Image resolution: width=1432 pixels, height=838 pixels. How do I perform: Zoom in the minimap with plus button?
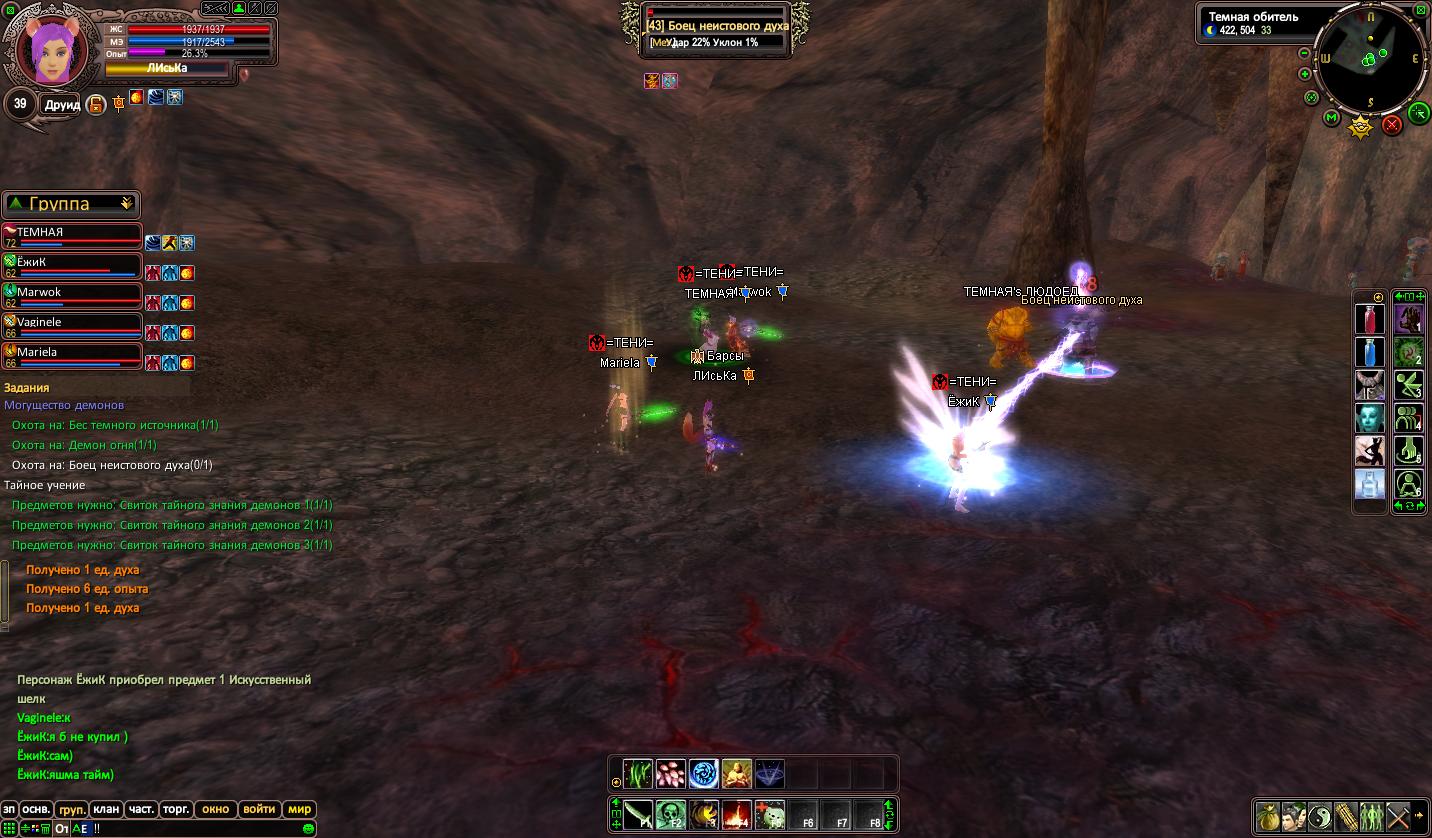[x=1304, y=74]
